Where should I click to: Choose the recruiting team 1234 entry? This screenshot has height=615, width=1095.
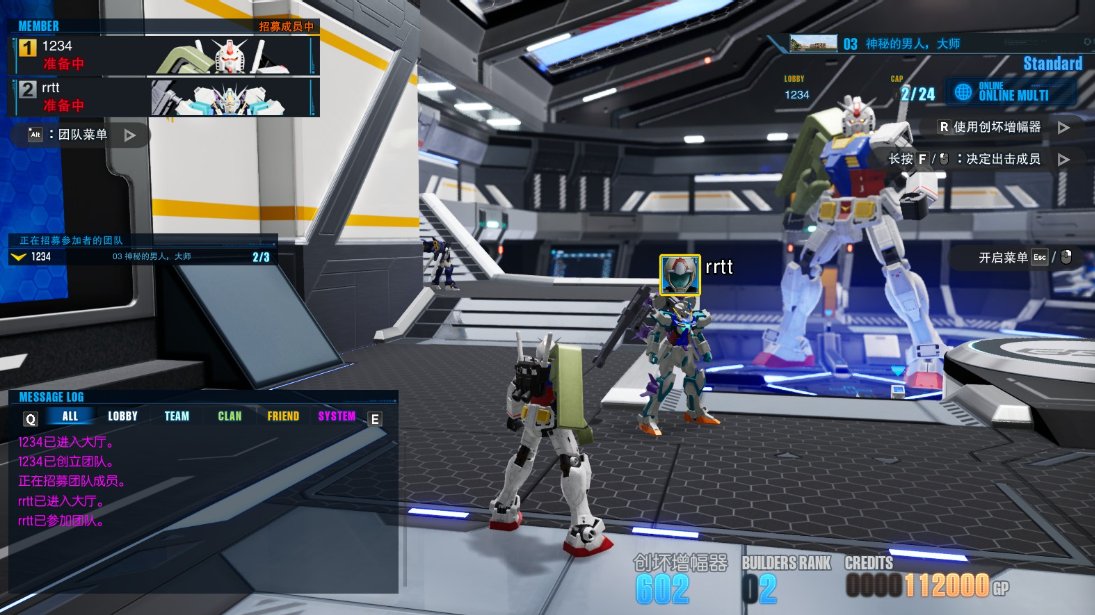[x=142, y=257]
